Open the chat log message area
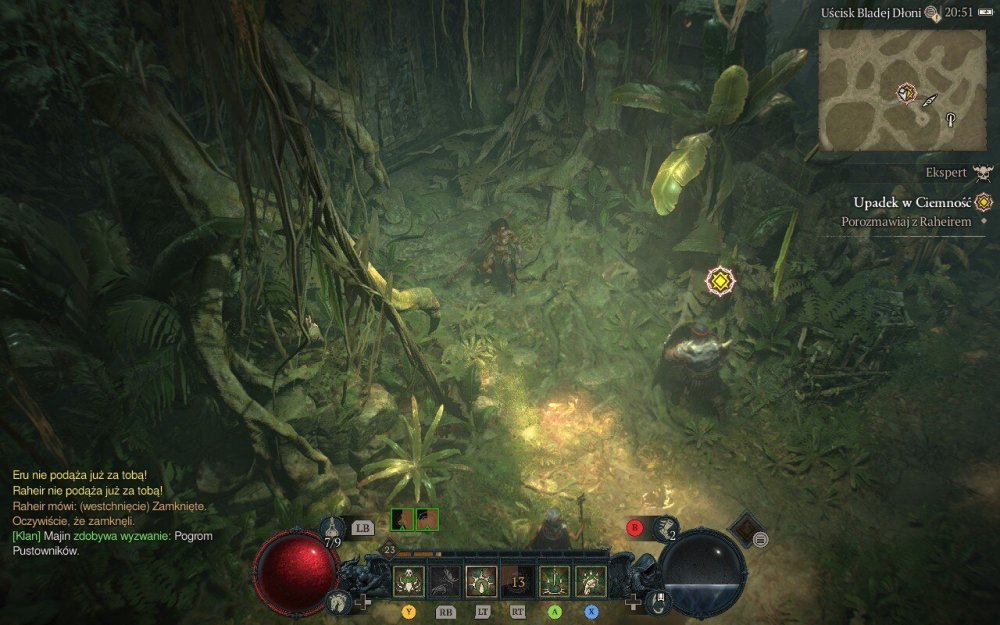1000x625 pixels. [x=110, y=512]
